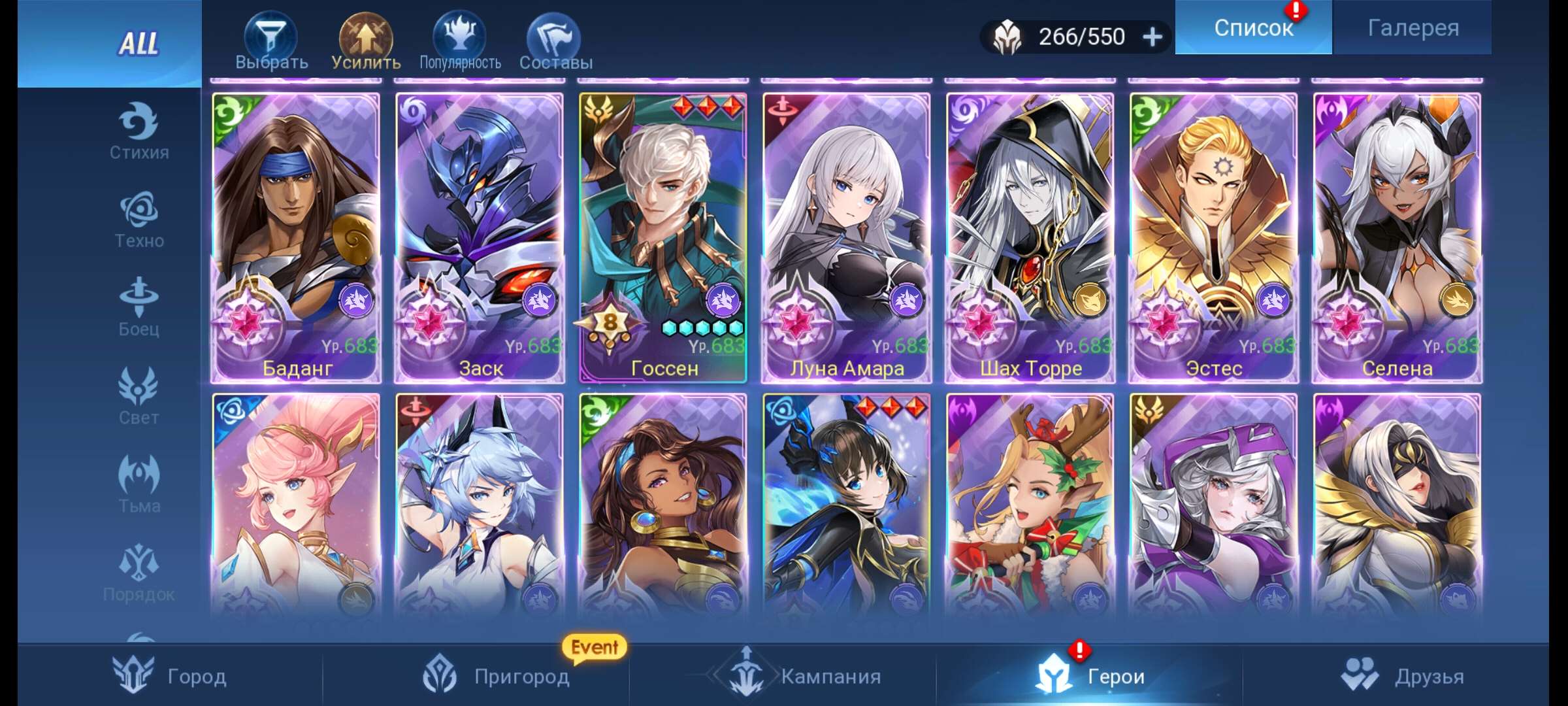The height and width of the screenshot is (706, 1568).
Task: Select the Боец fighter class filter
Action: tap(139, 304)
